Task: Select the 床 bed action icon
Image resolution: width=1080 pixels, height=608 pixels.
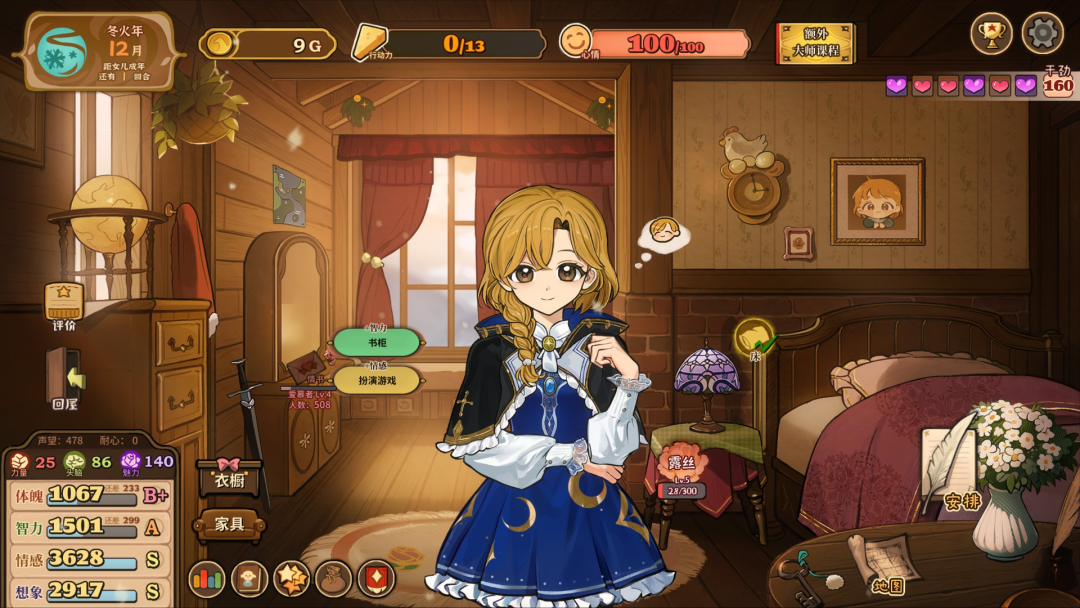Action: click(x=755, y=339)
